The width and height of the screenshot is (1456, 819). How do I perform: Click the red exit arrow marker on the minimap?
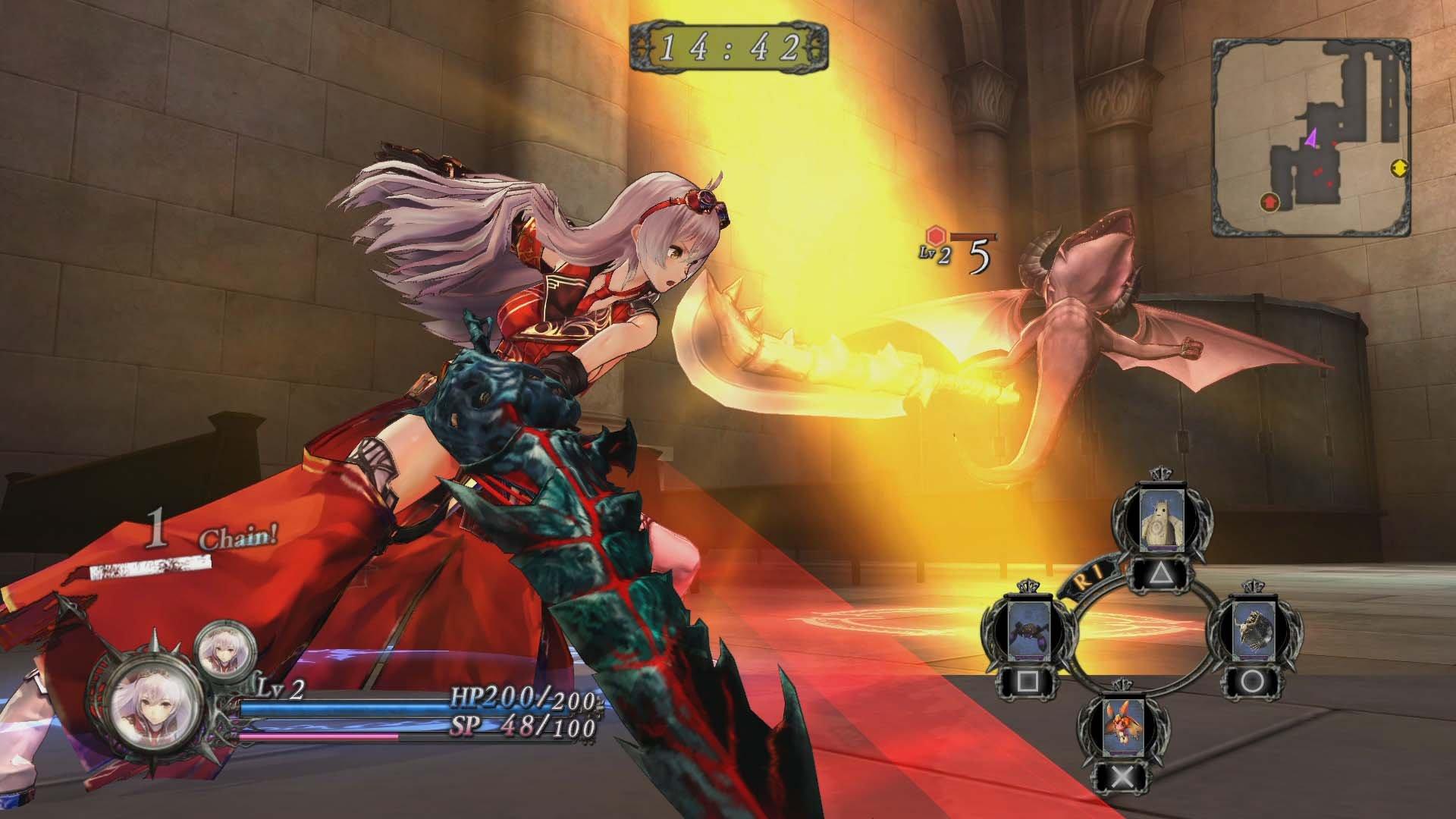pyautogui.click(x=1269, y=202)
